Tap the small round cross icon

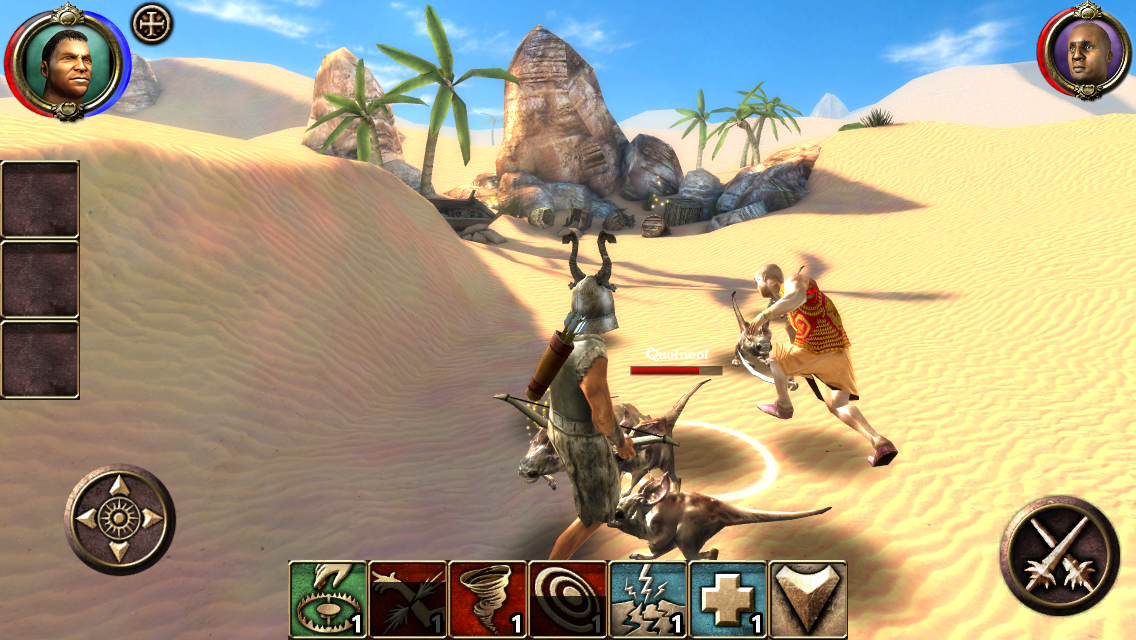tap(152, 24)
